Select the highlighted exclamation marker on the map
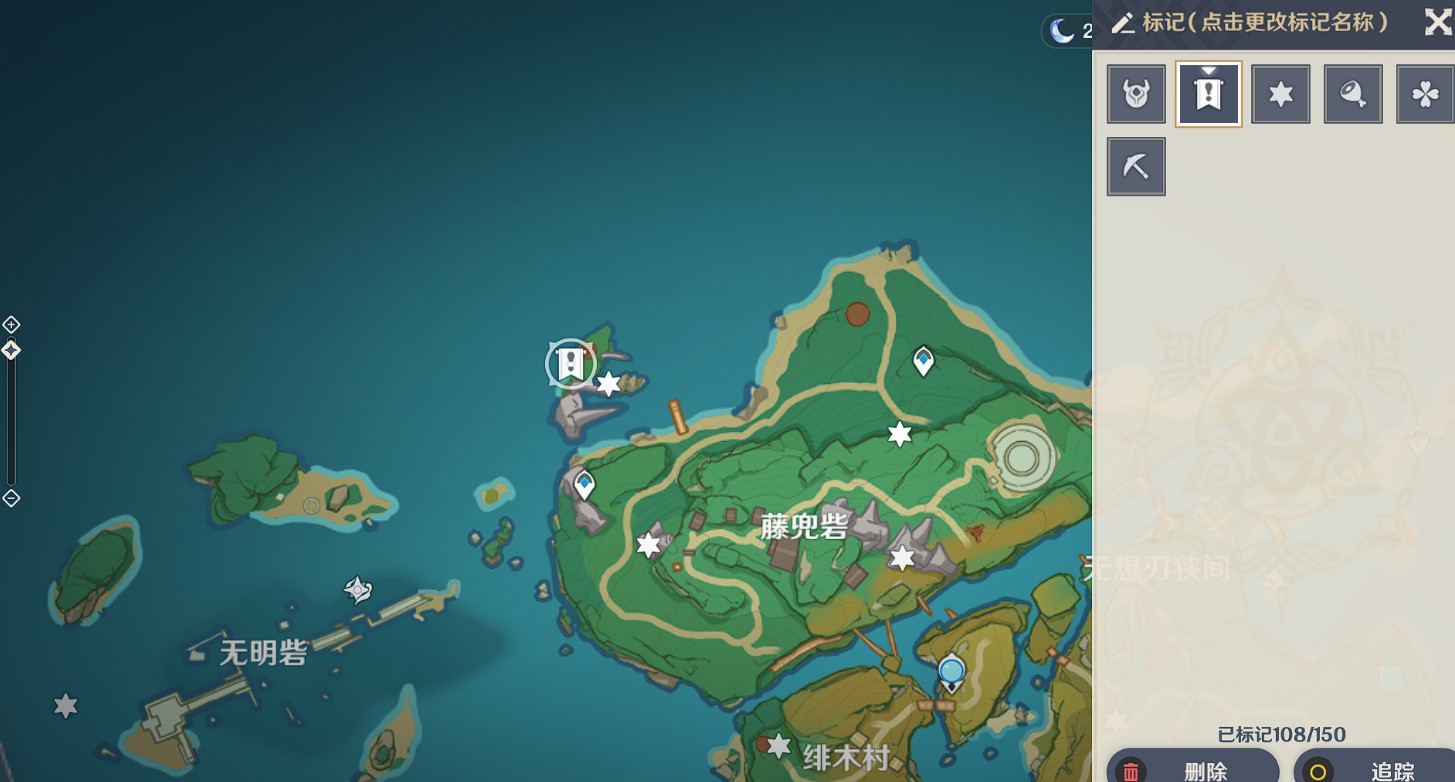This screenshot has height=782, width=1455. pos(570,363)
